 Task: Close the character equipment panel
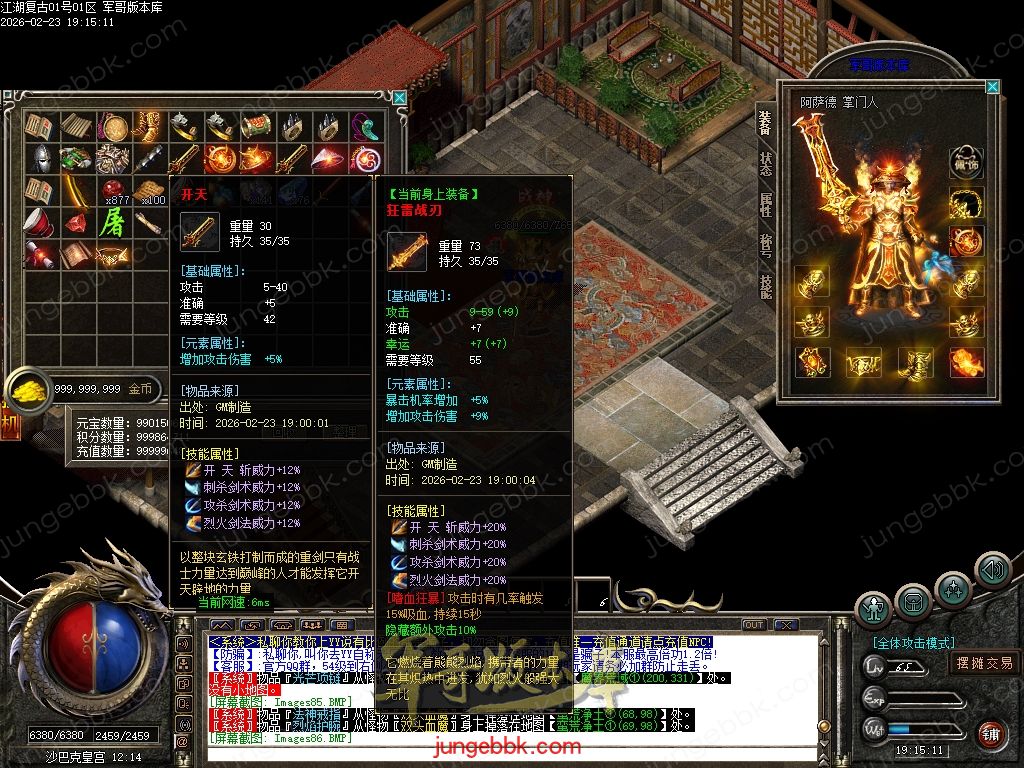click(x=992, y=87)
